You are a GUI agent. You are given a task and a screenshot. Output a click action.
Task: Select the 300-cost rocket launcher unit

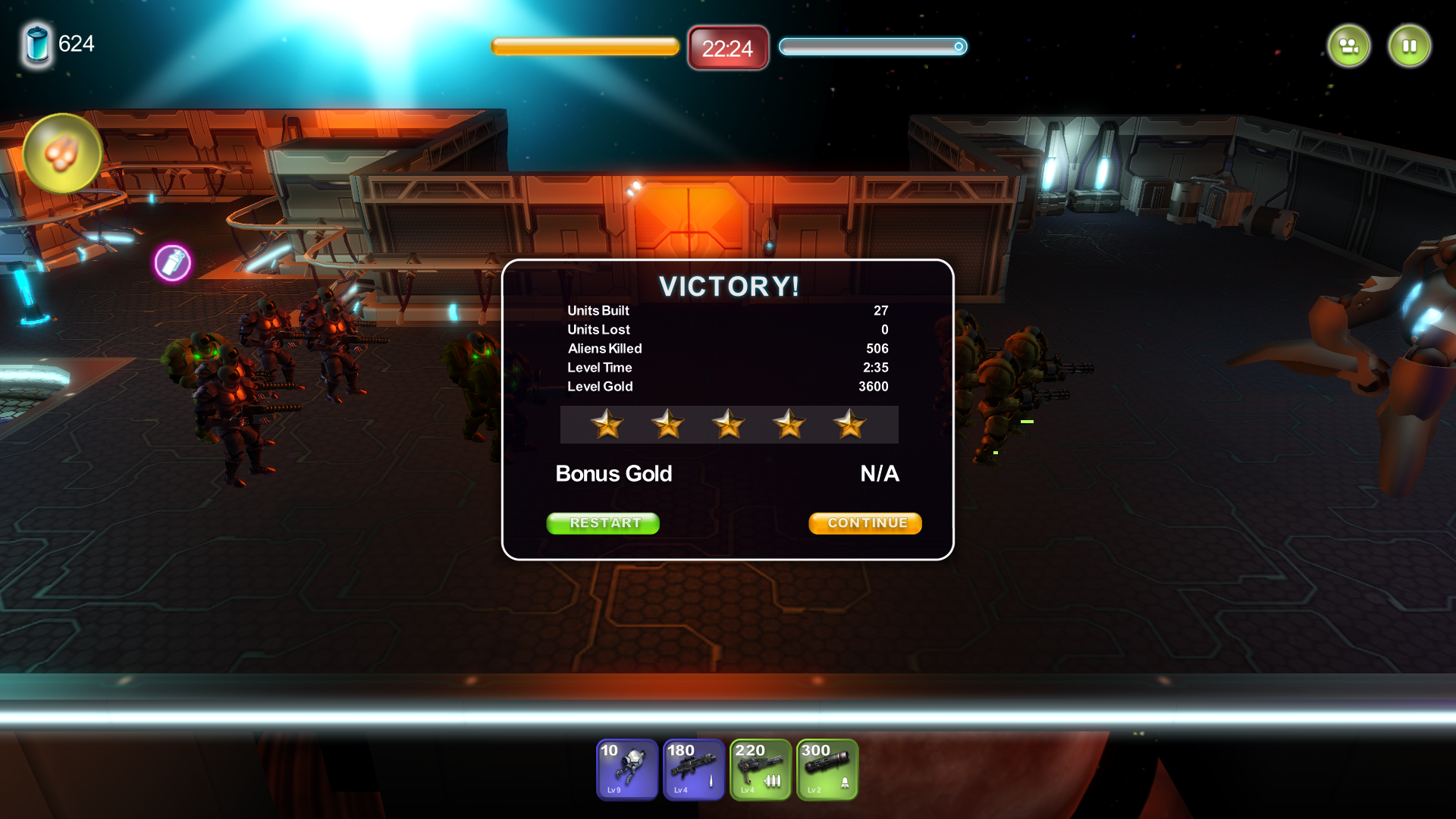pyautogui.click(x=827, y=770)
